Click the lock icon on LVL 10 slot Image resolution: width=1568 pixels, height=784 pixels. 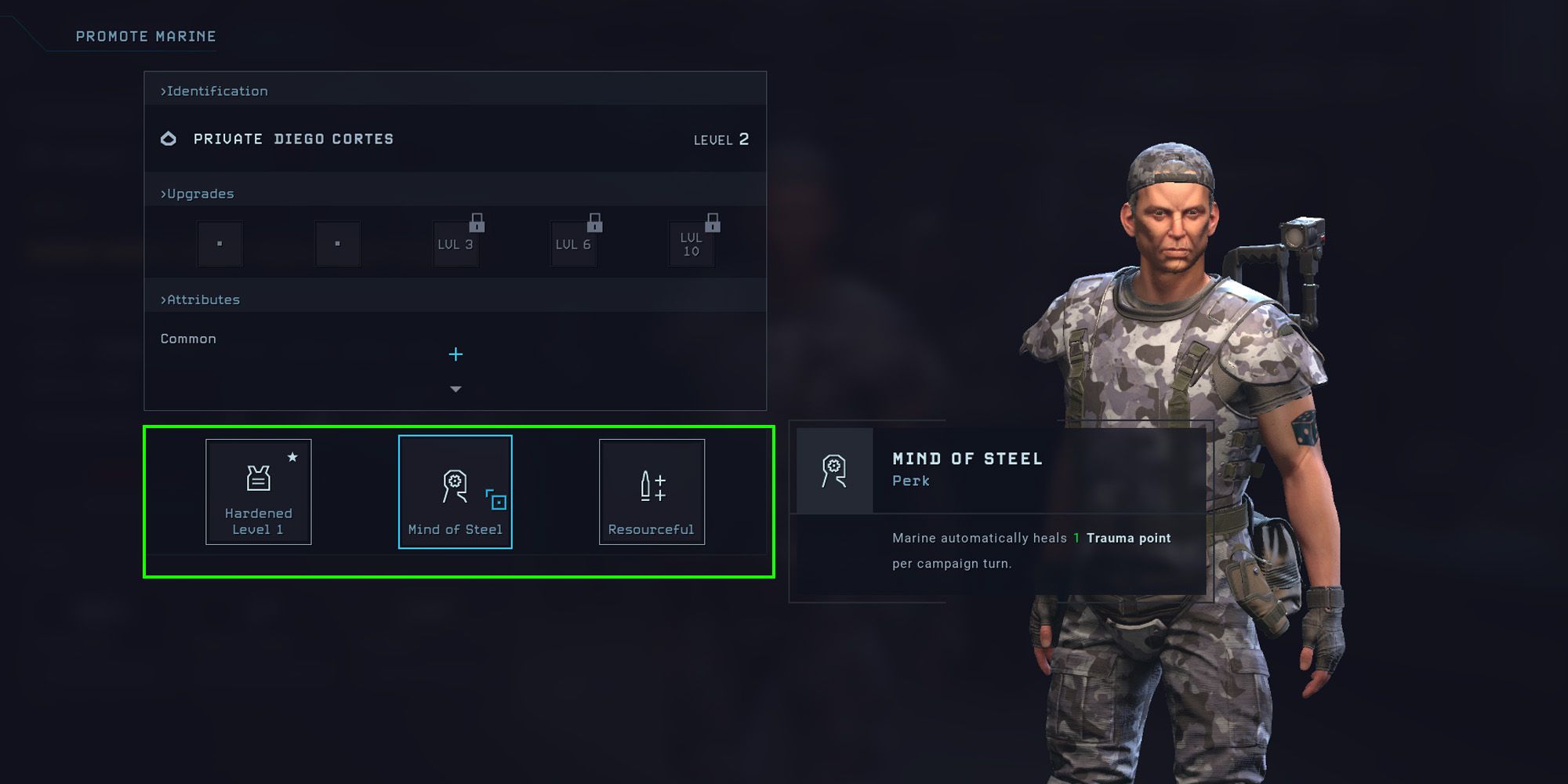[713, 223]
